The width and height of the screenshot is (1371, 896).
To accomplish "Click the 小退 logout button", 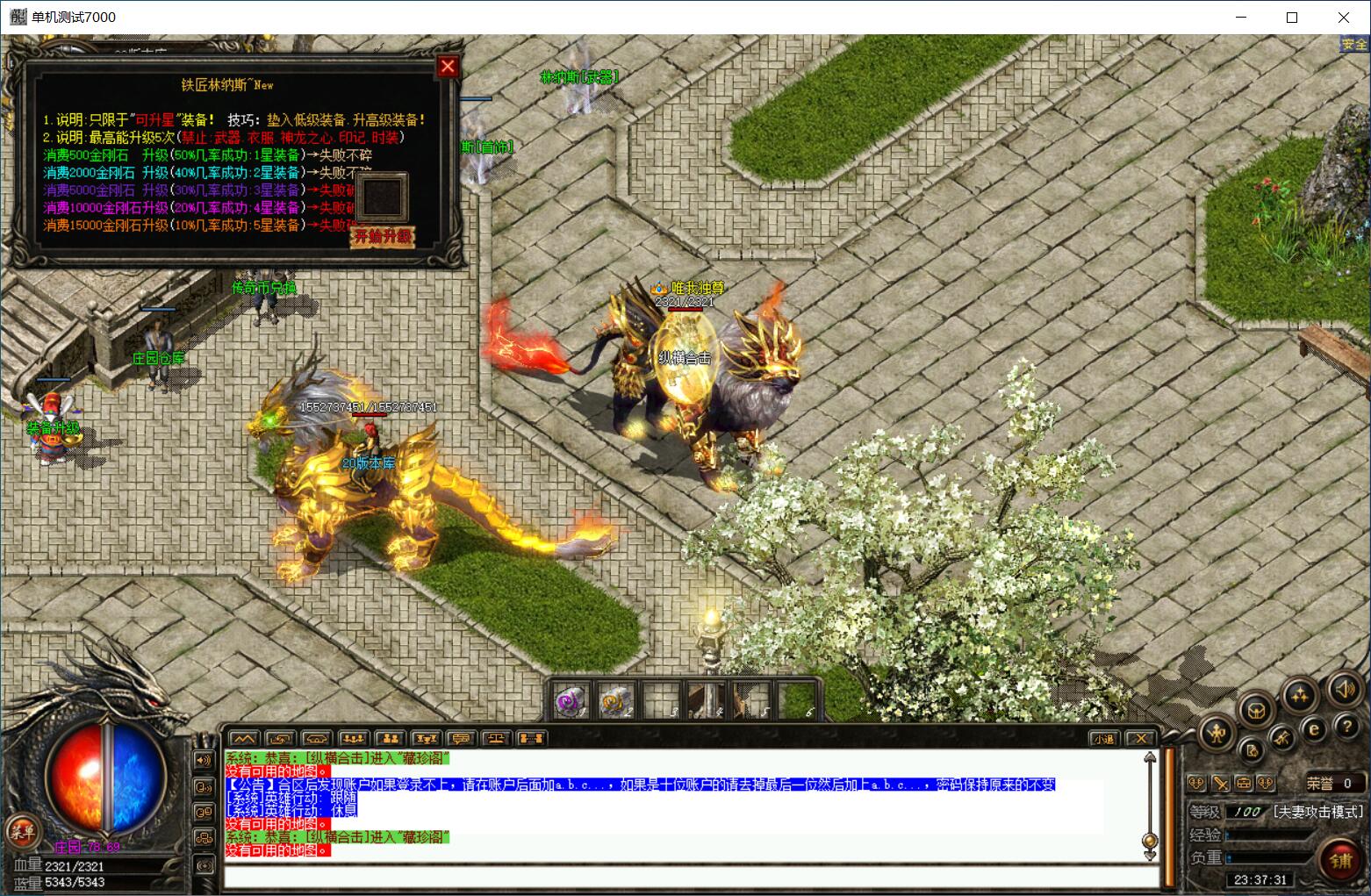I will point(1103,739).
